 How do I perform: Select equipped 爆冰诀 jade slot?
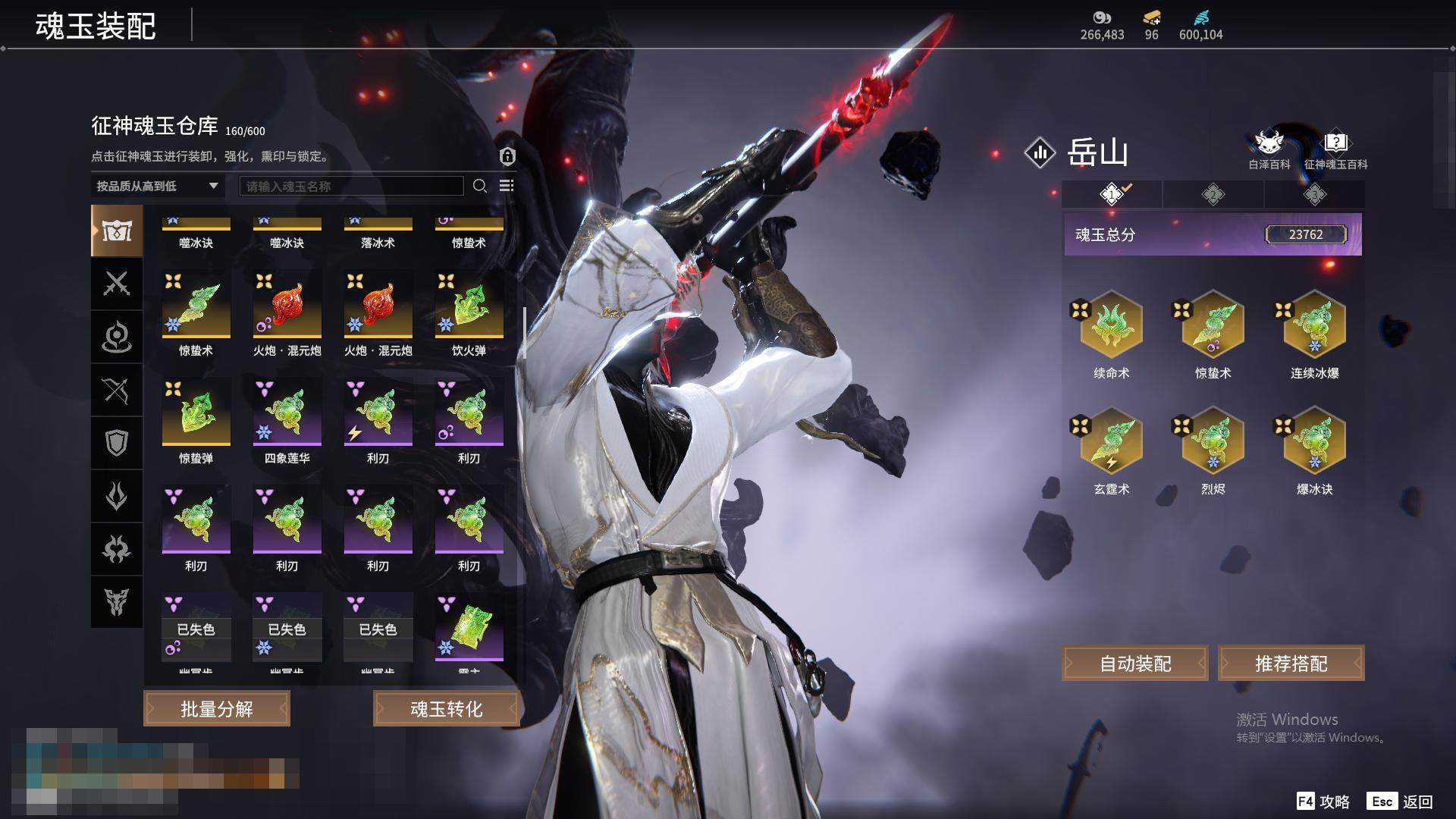(1314, 442)
